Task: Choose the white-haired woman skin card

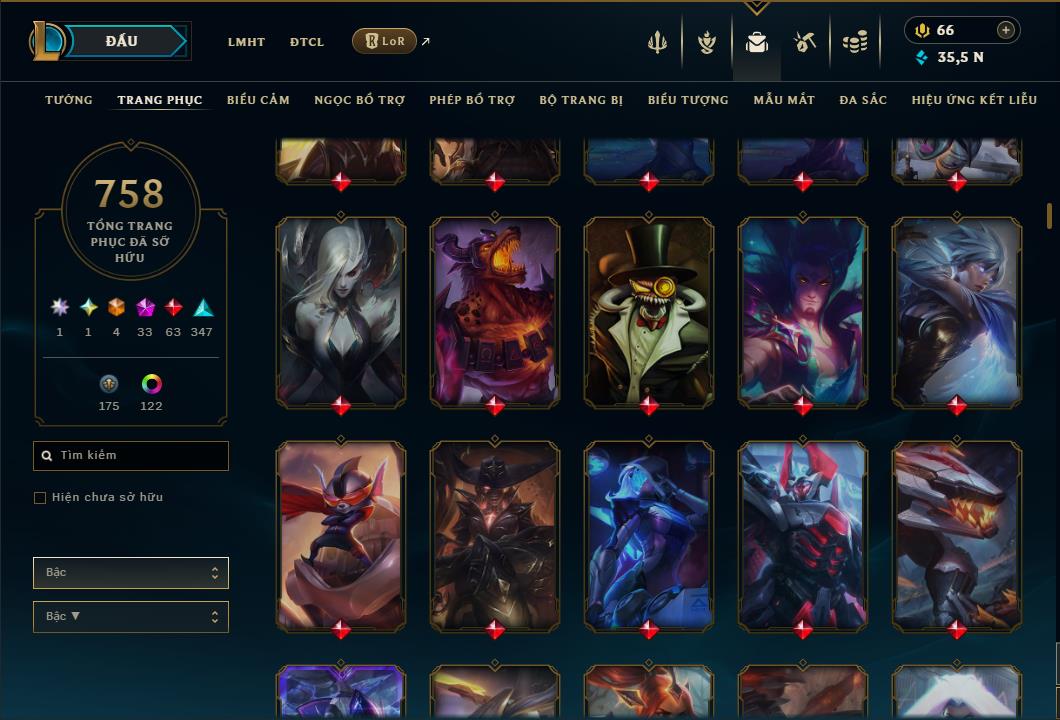Action: [x=341, y=312]
